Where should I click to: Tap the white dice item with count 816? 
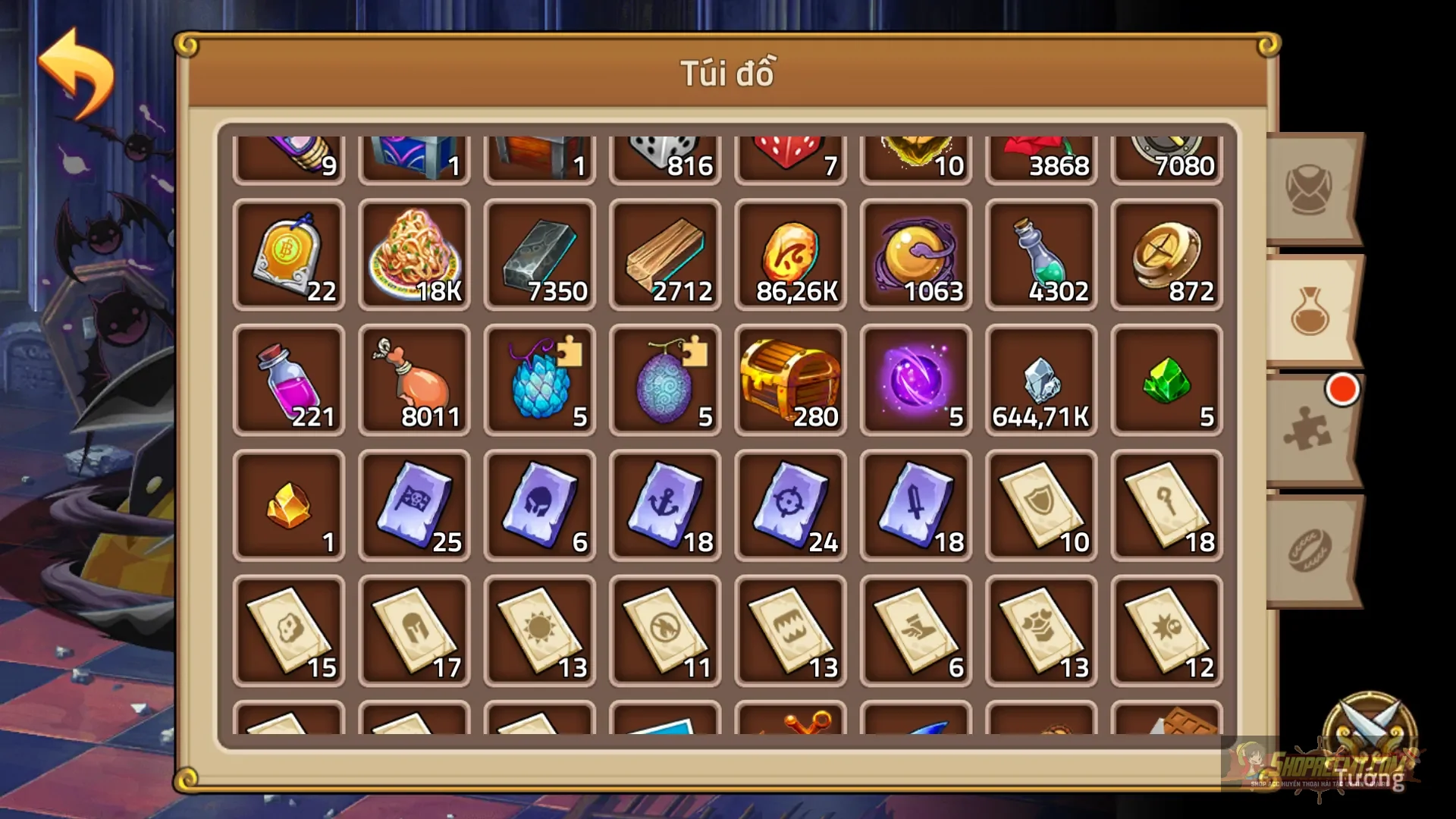click(664, 152)
